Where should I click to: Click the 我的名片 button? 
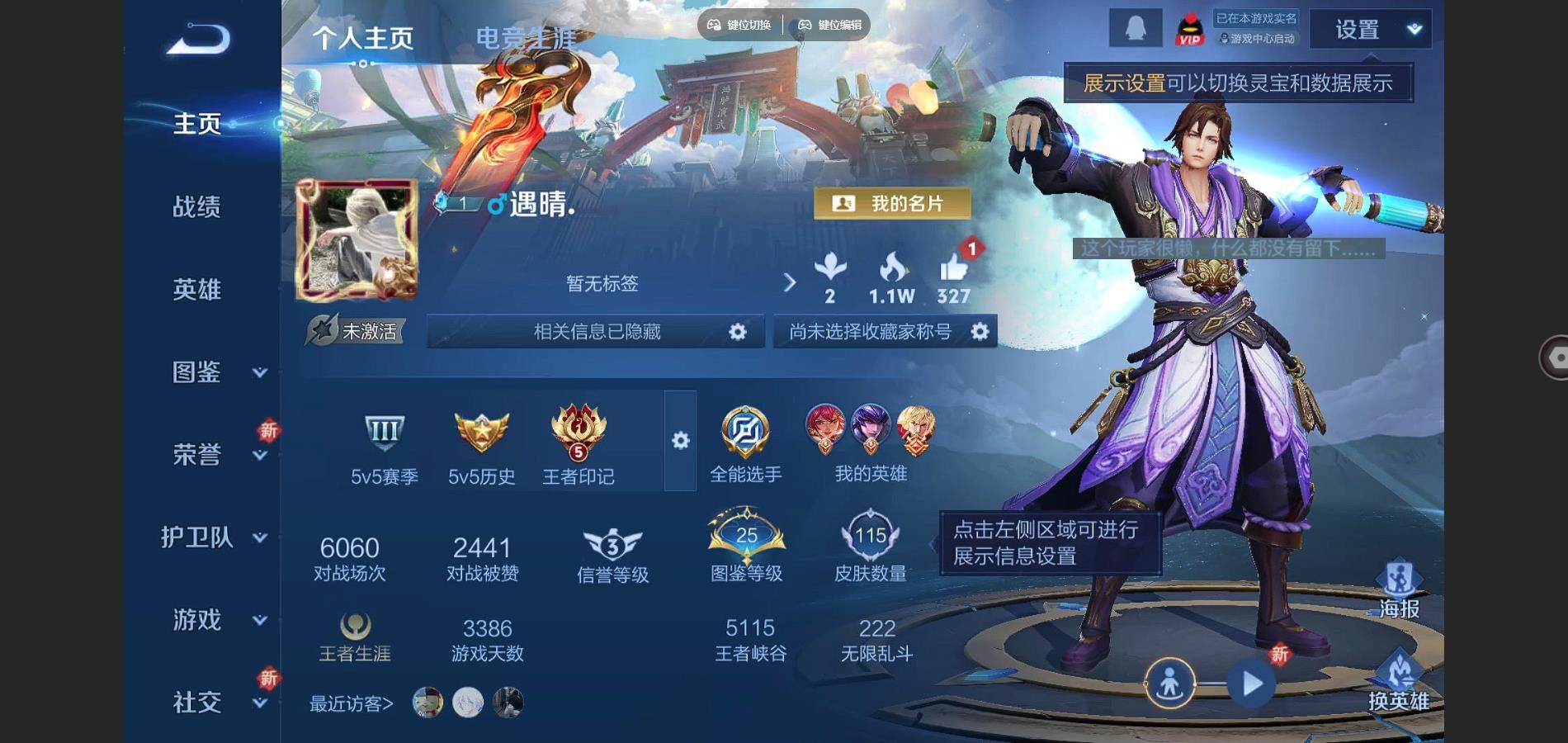point(891,203)
